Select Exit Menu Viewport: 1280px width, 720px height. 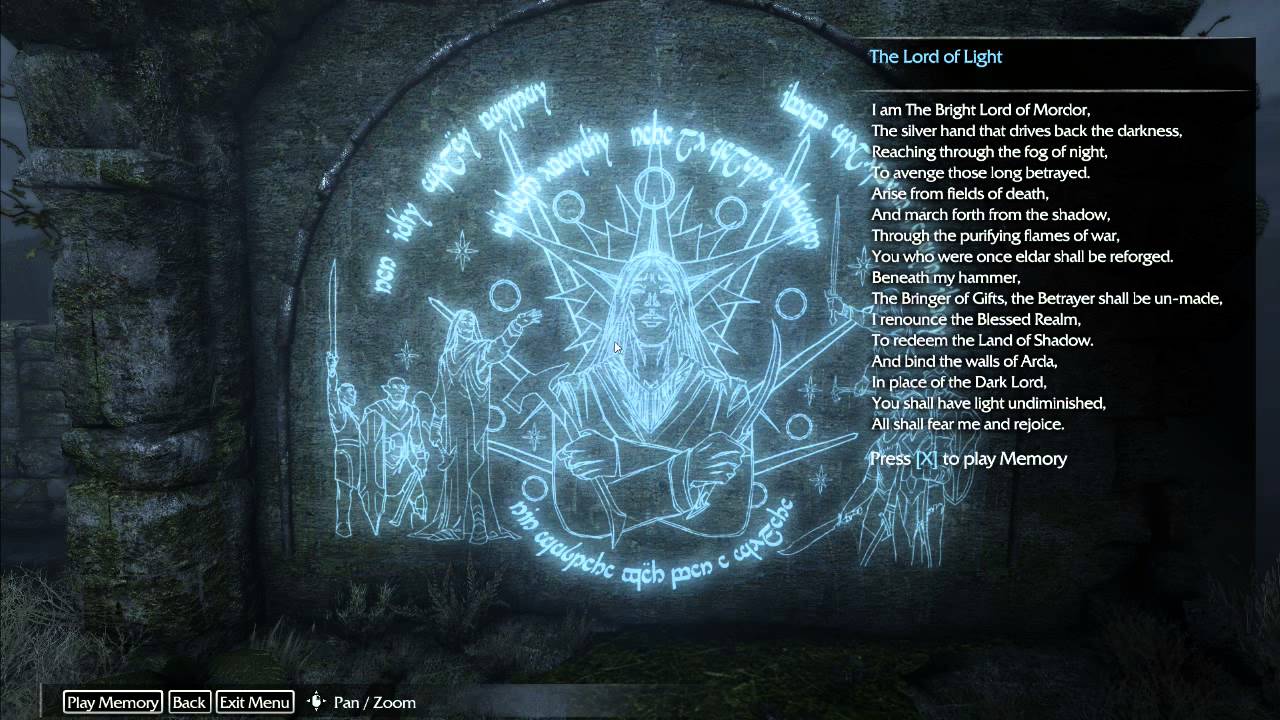[254, 702]
